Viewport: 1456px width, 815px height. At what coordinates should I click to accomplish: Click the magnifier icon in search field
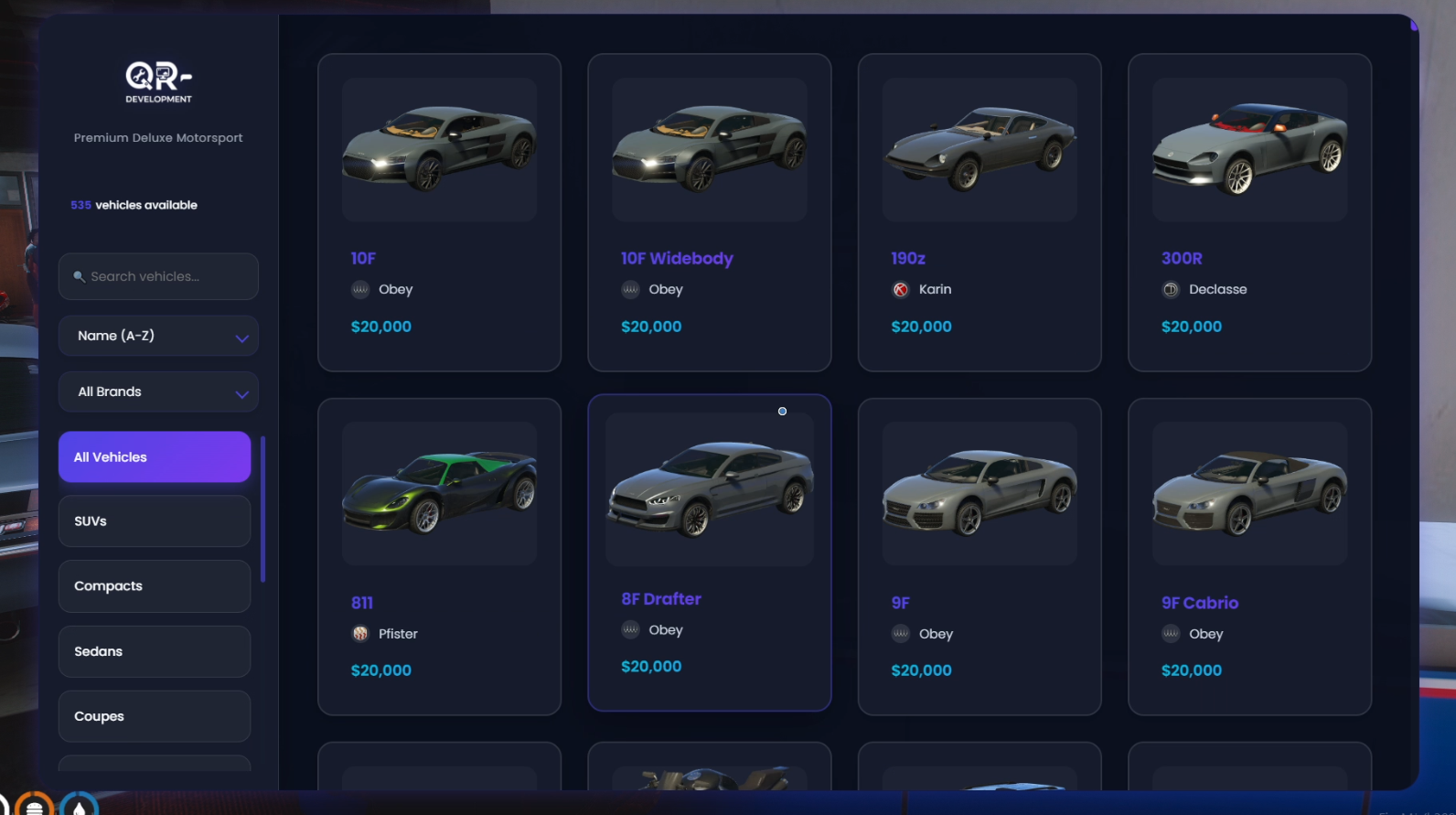coord(80,276)
